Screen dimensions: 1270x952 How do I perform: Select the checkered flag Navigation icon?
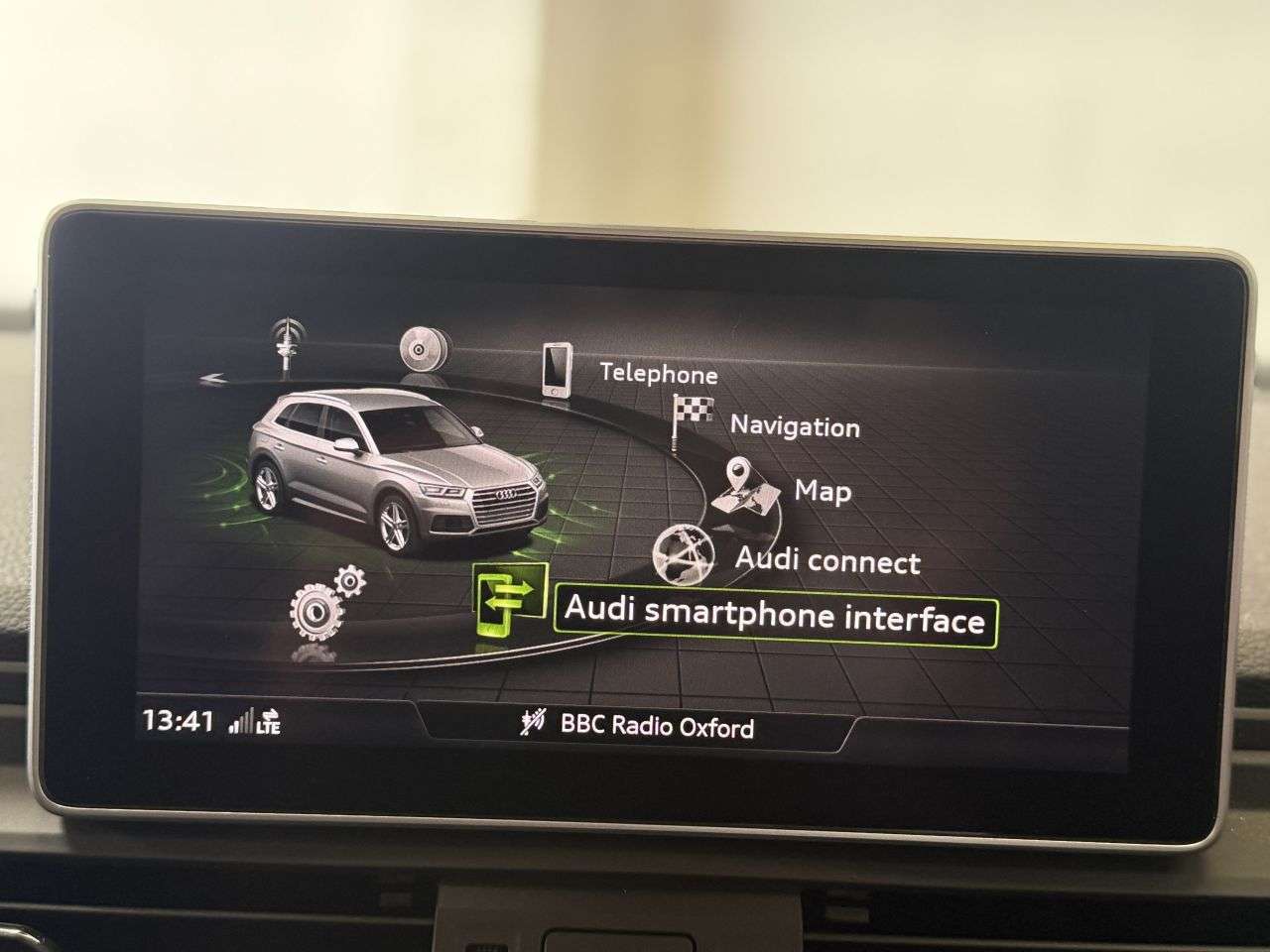[x=693, y=410]
